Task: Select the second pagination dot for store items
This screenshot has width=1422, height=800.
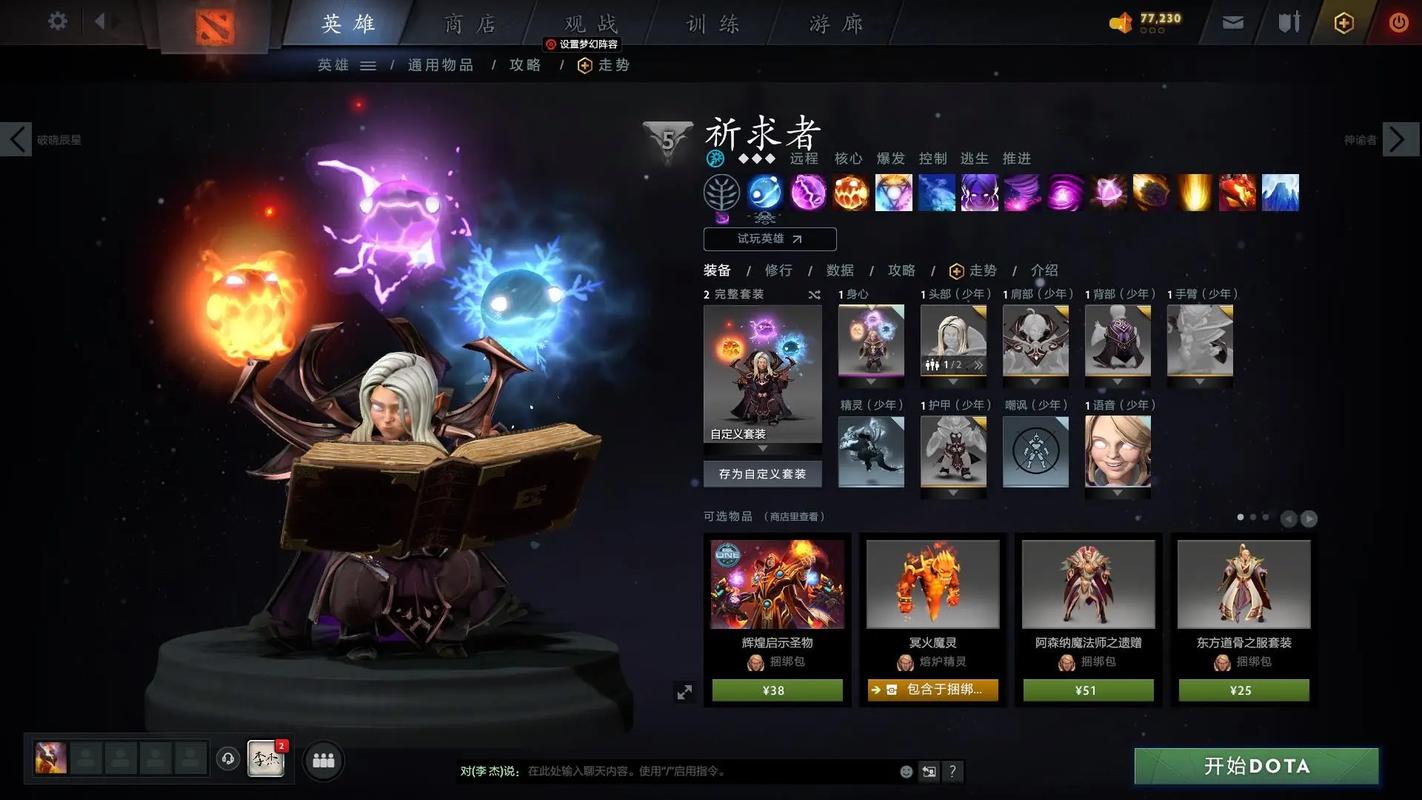Action: click(x=1253, y=517)
